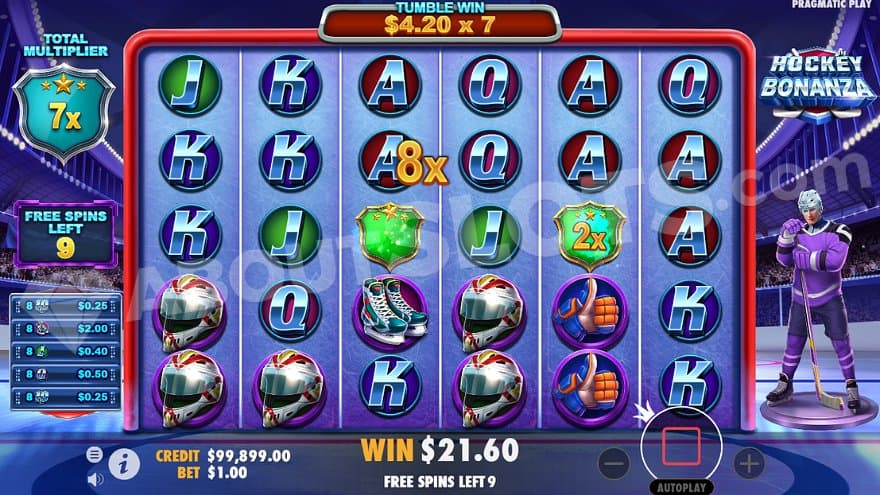Toggle the sound speaker icon
The width and height of the screenshot is (880, 495).
(x=95, y=478)
